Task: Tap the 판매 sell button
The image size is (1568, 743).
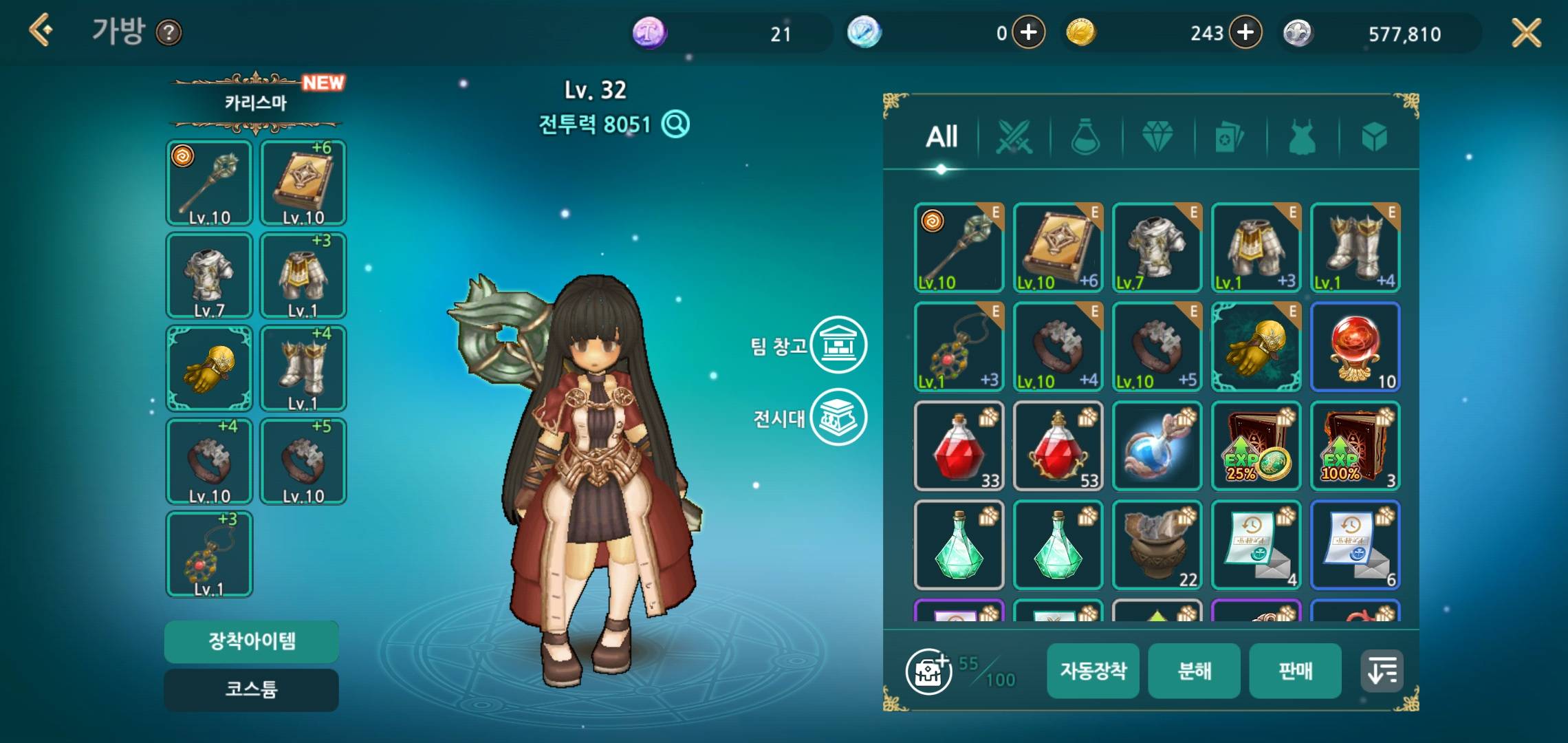Action: point(1295,671)
